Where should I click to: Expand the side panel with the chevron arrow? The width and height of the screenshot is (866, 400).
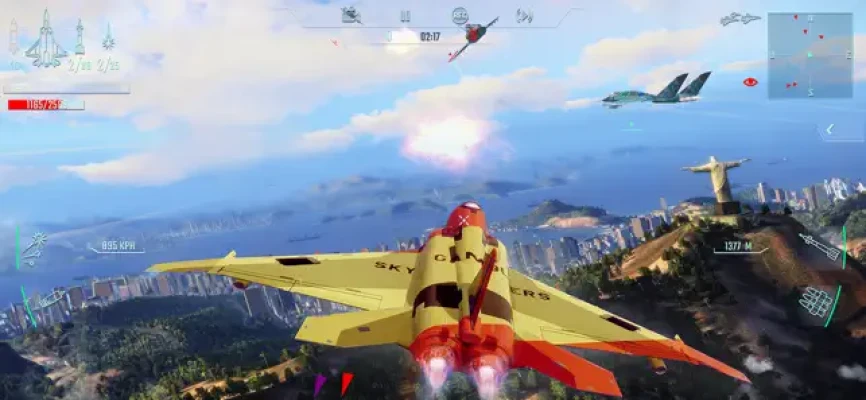click(x=828, y=130)
